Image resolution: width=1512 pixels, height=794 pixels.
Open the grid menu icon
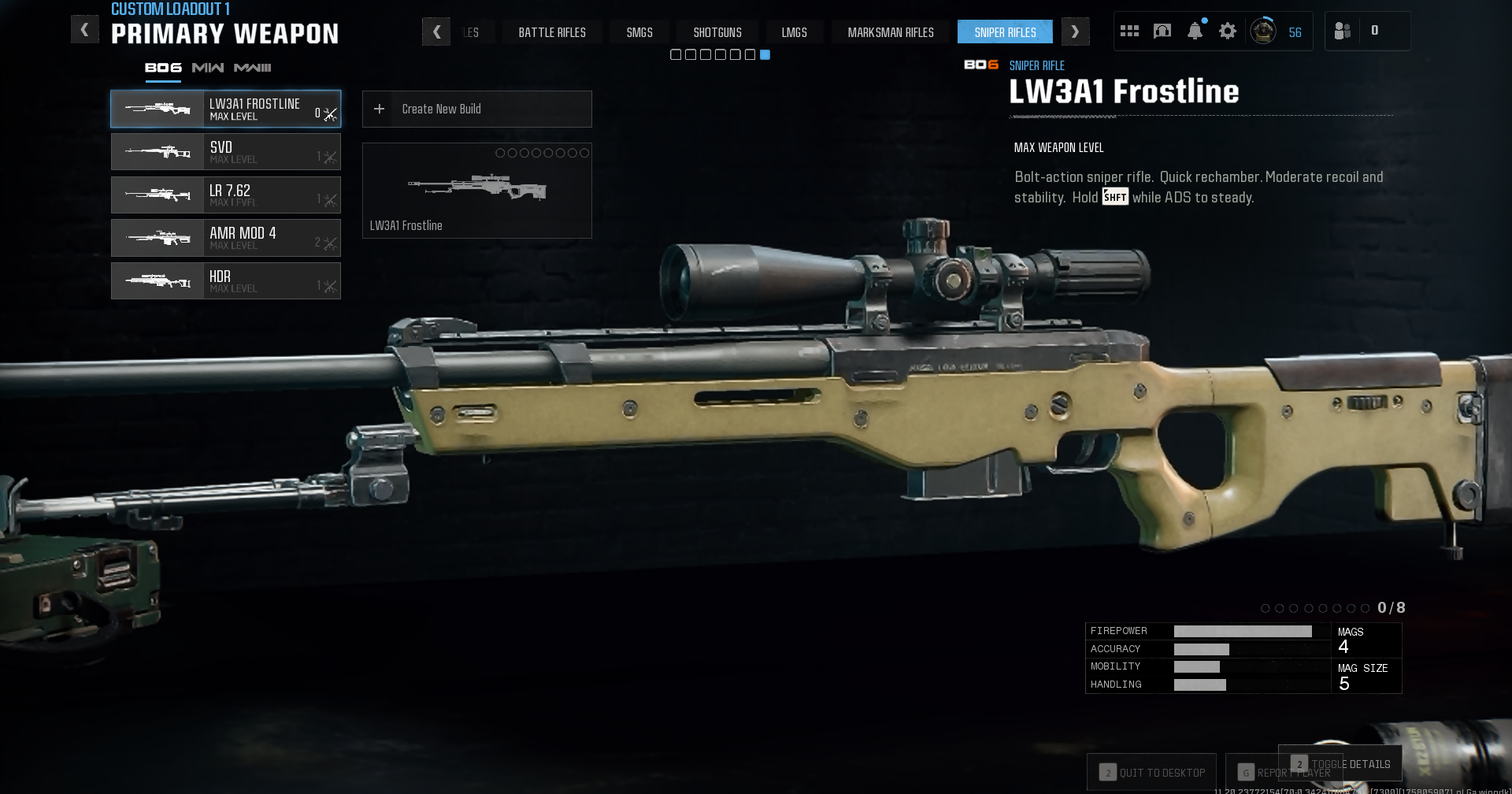pyautogui.click(x=1129, y=32)
